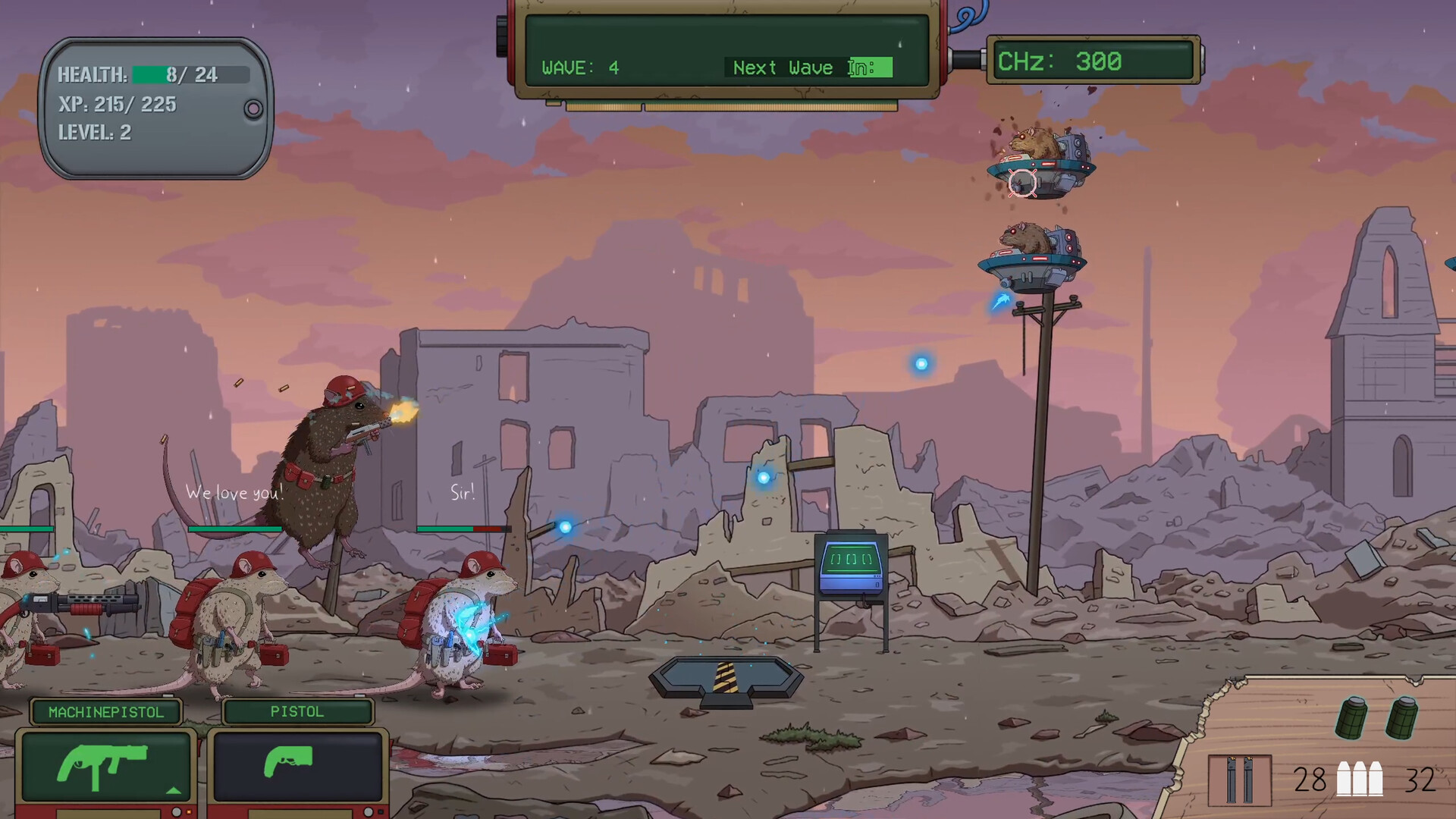The image size is (1456, 819).
Task: Select the PISTOL name tab
Action: coord(296,711)
